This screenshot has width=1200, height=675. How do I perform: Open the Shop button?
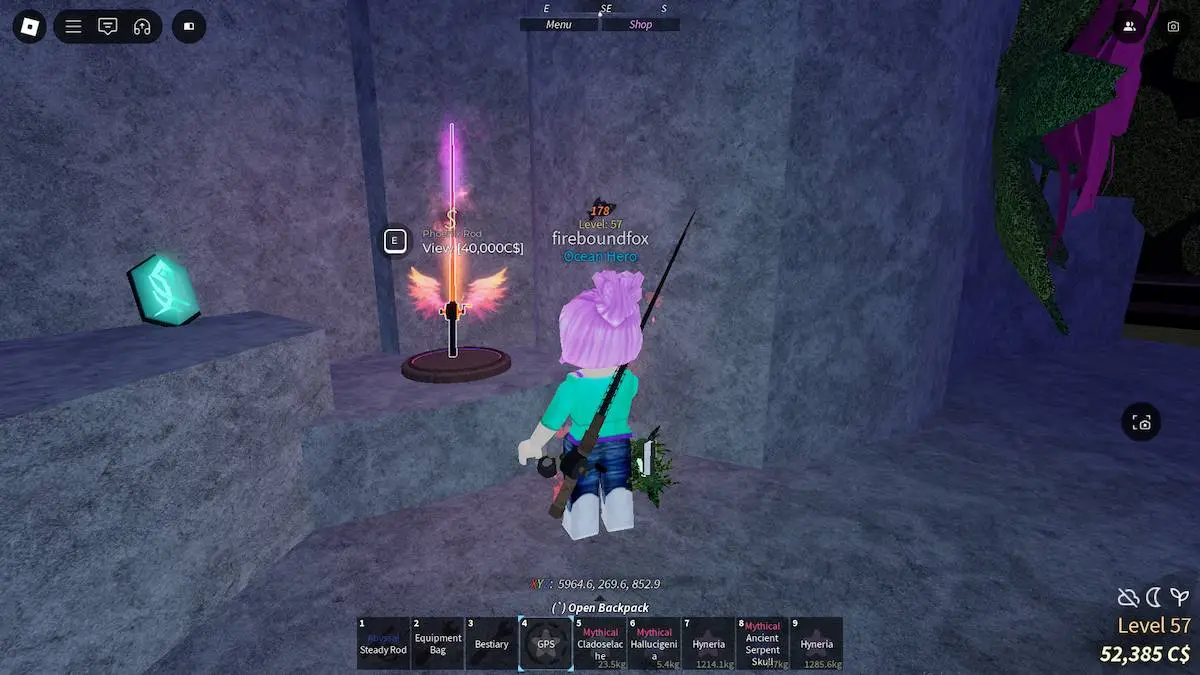(641, 25)
